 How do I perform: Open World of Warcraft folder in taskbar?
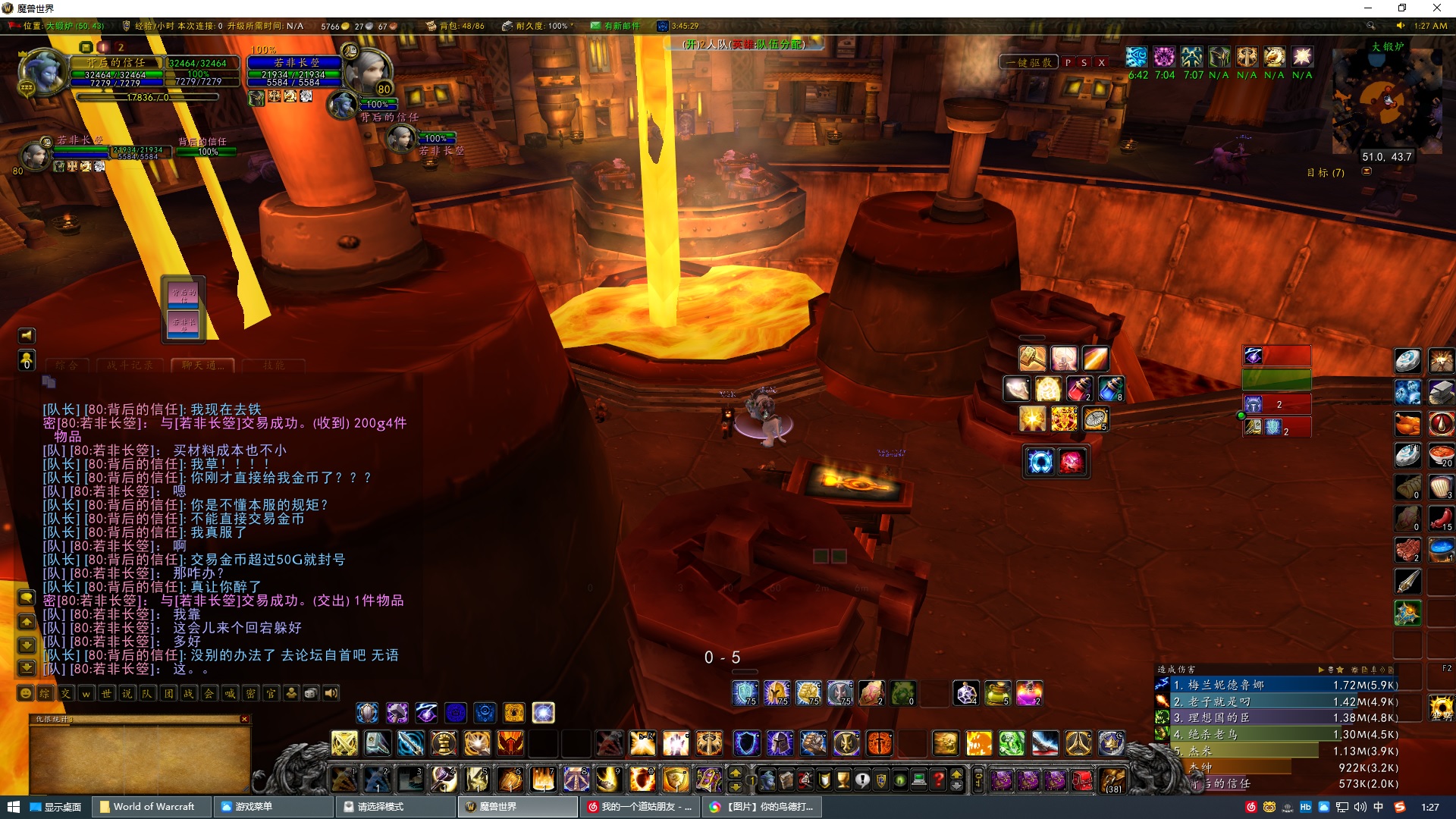[x=147, y=807]
